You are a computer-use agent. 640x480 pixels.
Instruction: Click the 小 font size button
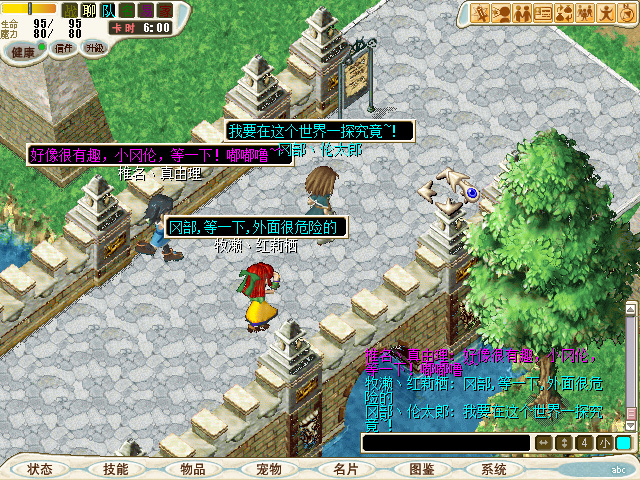(604, 443)
